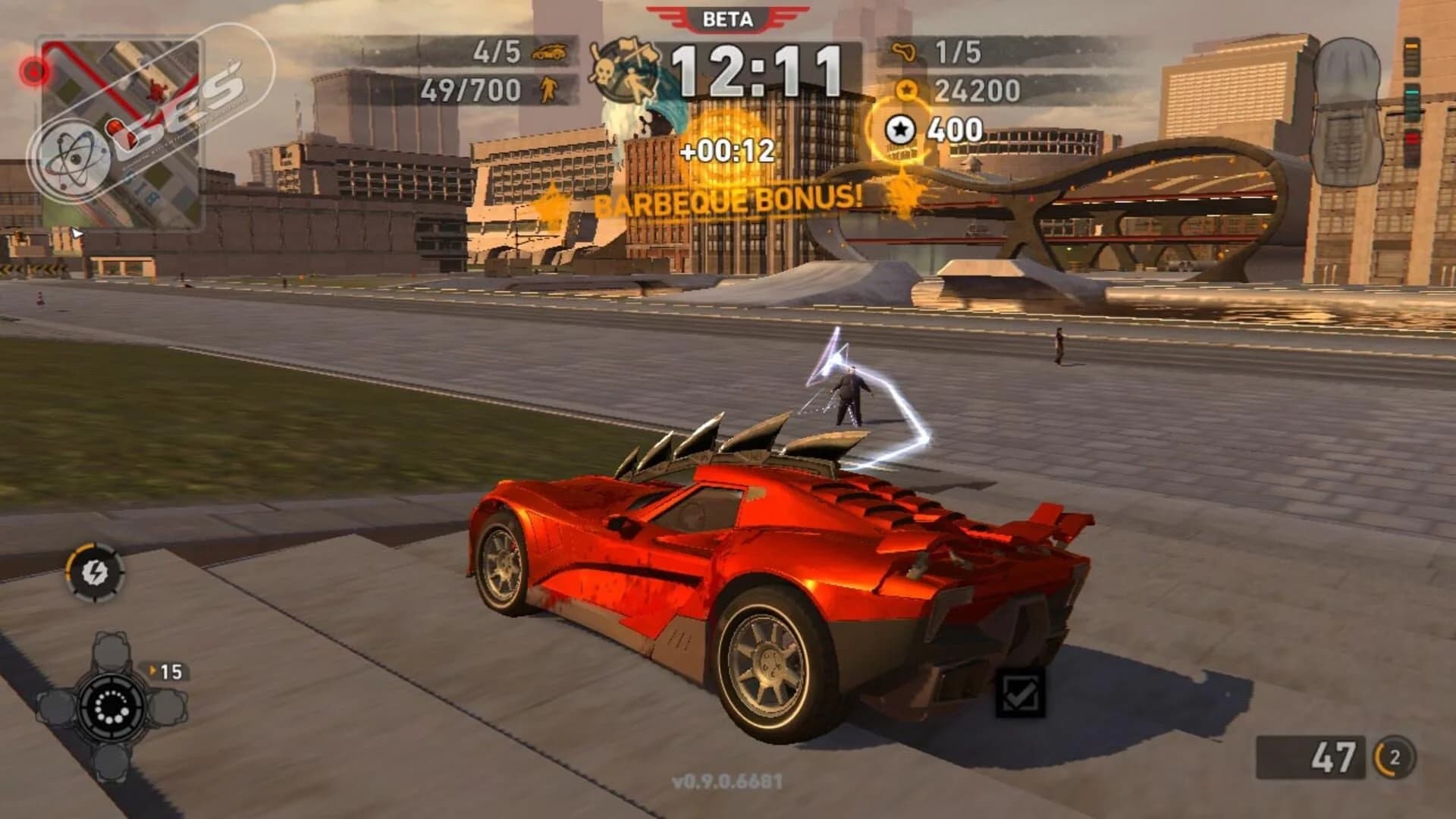
Task: Click the BETA banner at the top center
Action: [728, 17]
